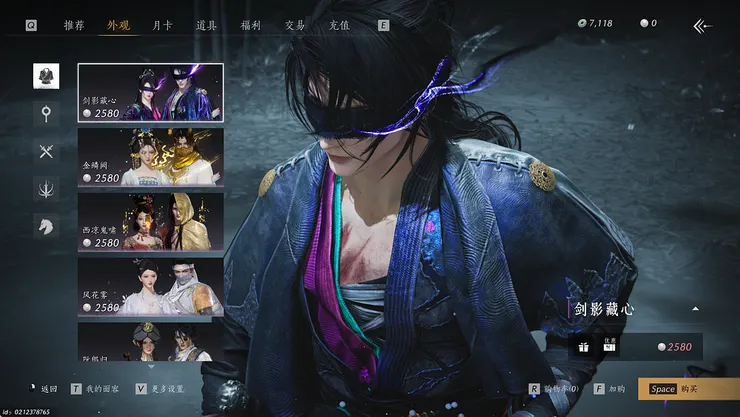
Task: Select the outfit (armor) category icon
Action: point(46,76)
